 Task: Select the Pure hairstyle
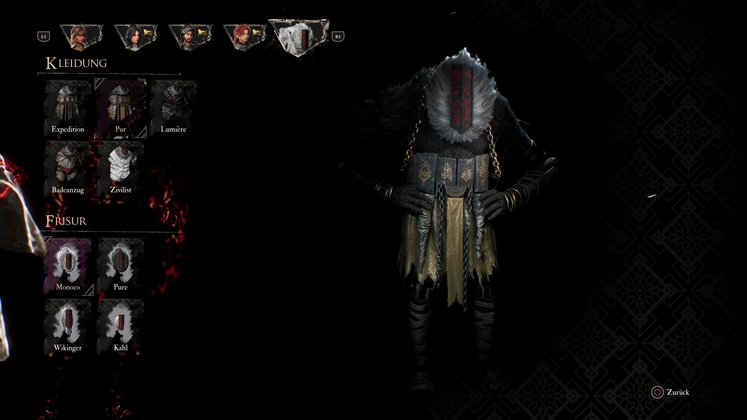(121, 264)
